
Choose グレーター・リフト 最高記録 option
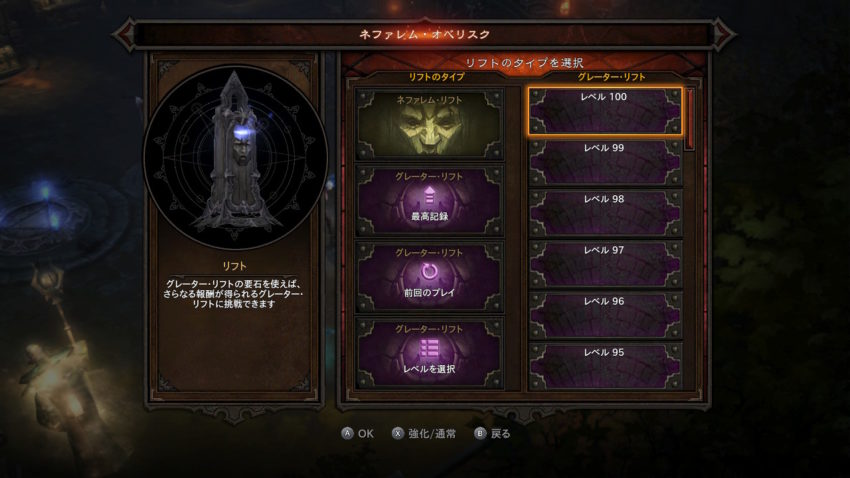click(430, 200)
